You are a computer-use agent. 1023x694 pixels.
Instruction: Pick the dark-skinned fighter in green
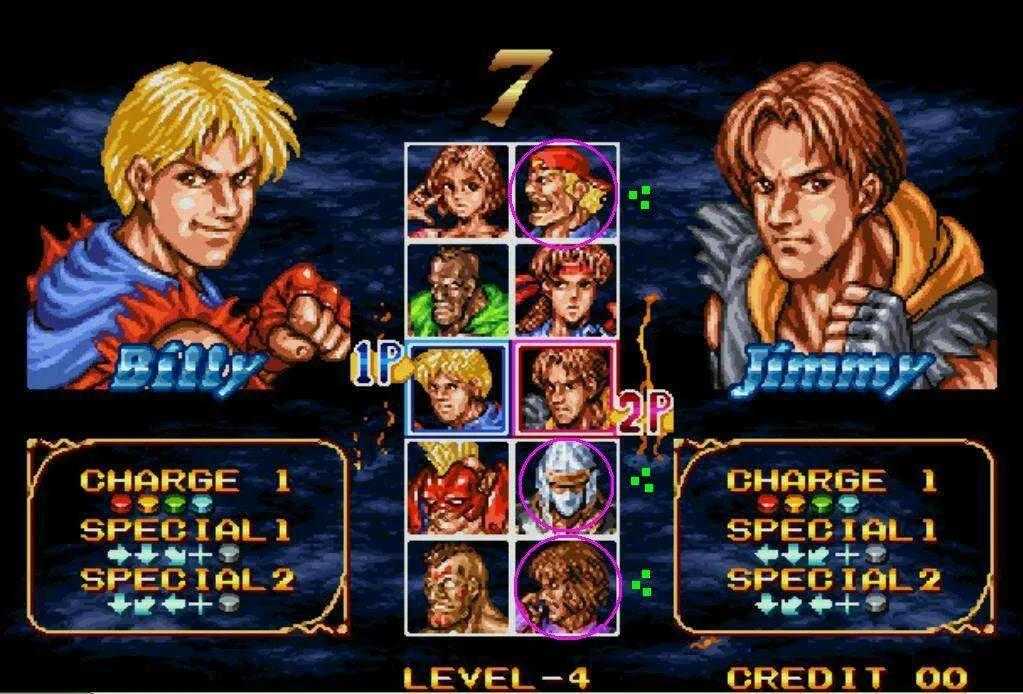[458, 290]
